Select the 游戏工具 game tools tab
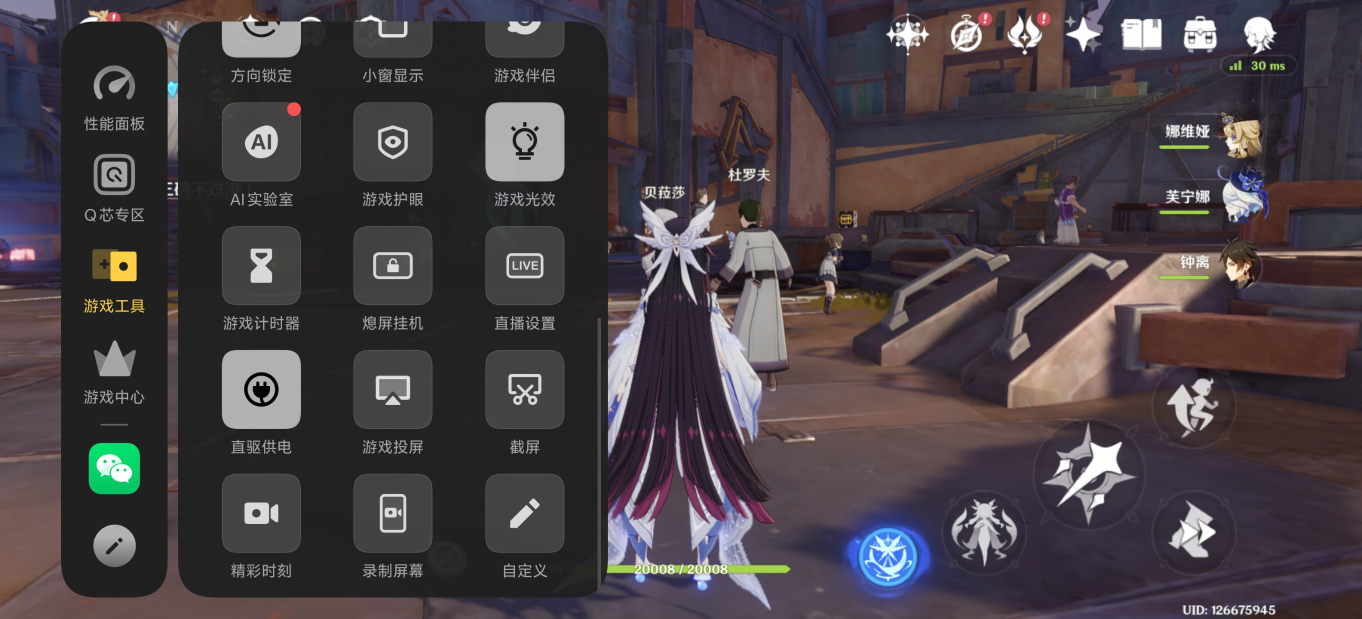 click(114, 279)
